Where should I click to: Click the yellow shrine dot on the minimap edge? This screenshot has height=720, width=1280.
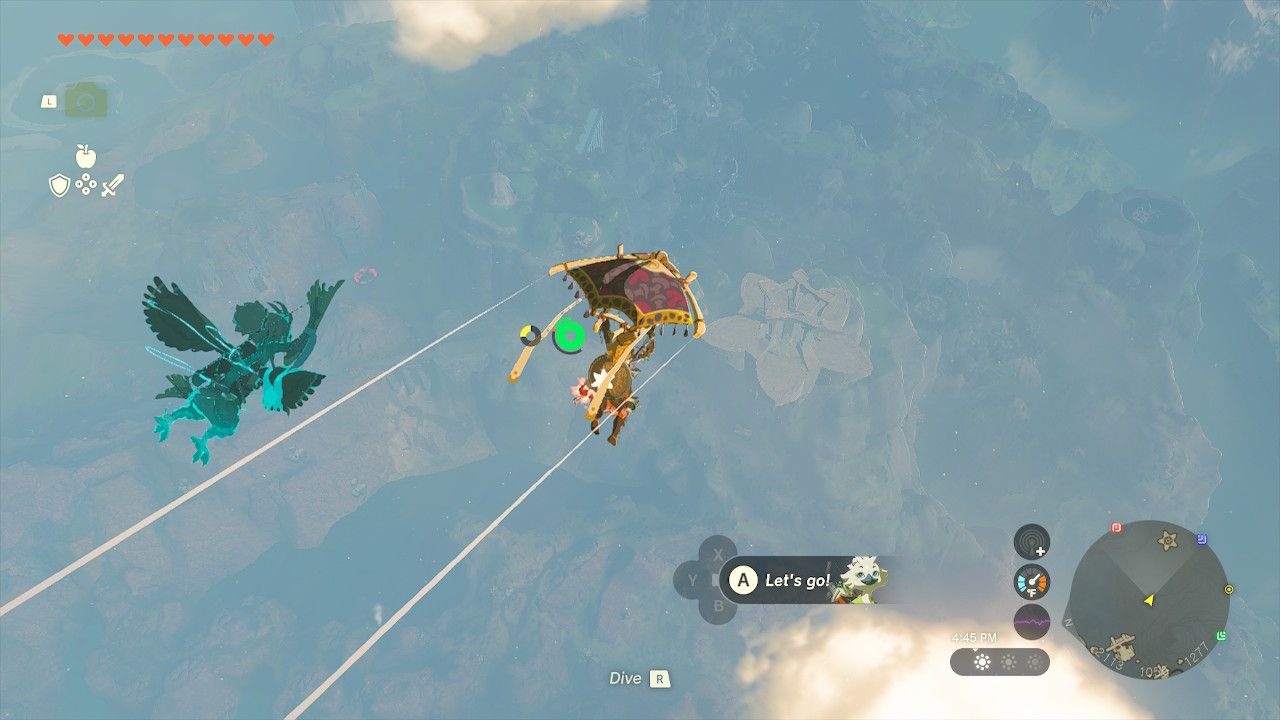[x=1229, y=588]
